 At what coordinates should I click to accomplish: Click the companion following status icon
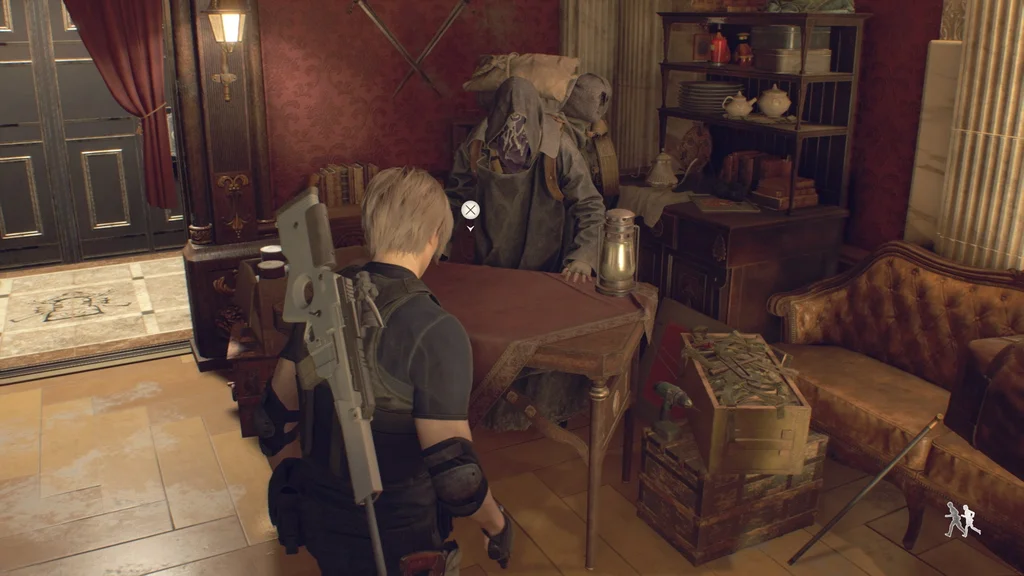tap(962, 519)
